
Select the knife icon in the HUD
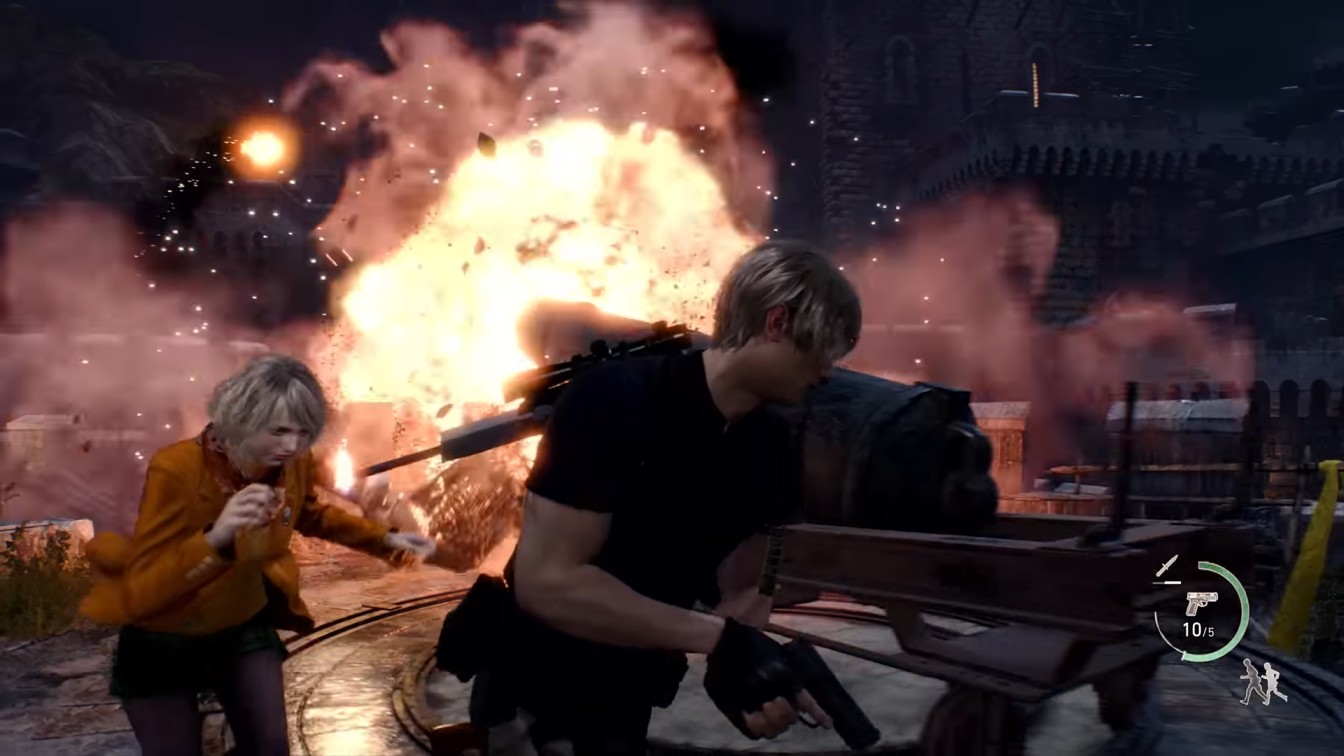click(x=1168, y=565)
